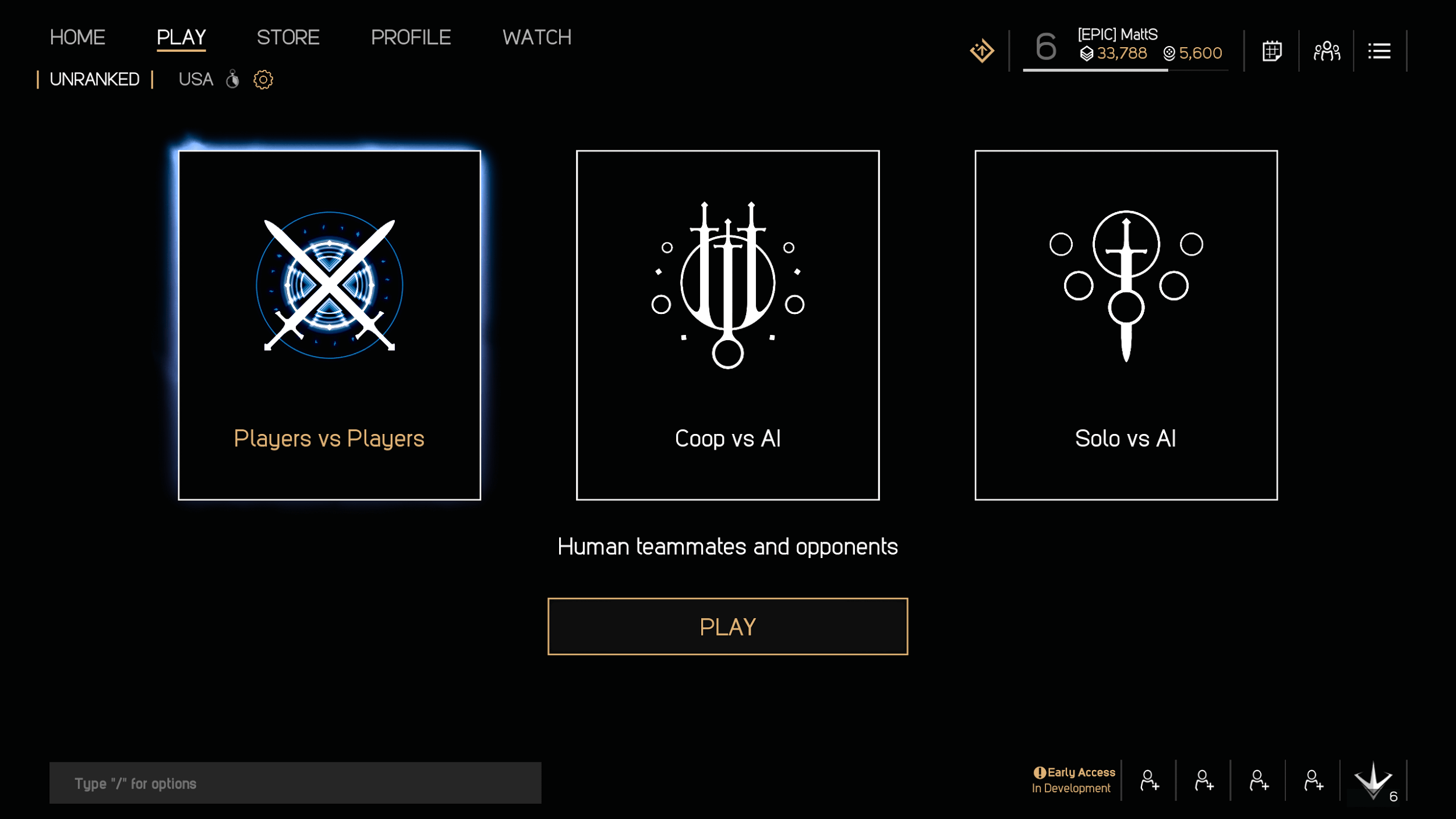The width and height of the screenshot is (1456, 819).
Task: Select the Coop vs AI mode card
Action: (727, 324)
